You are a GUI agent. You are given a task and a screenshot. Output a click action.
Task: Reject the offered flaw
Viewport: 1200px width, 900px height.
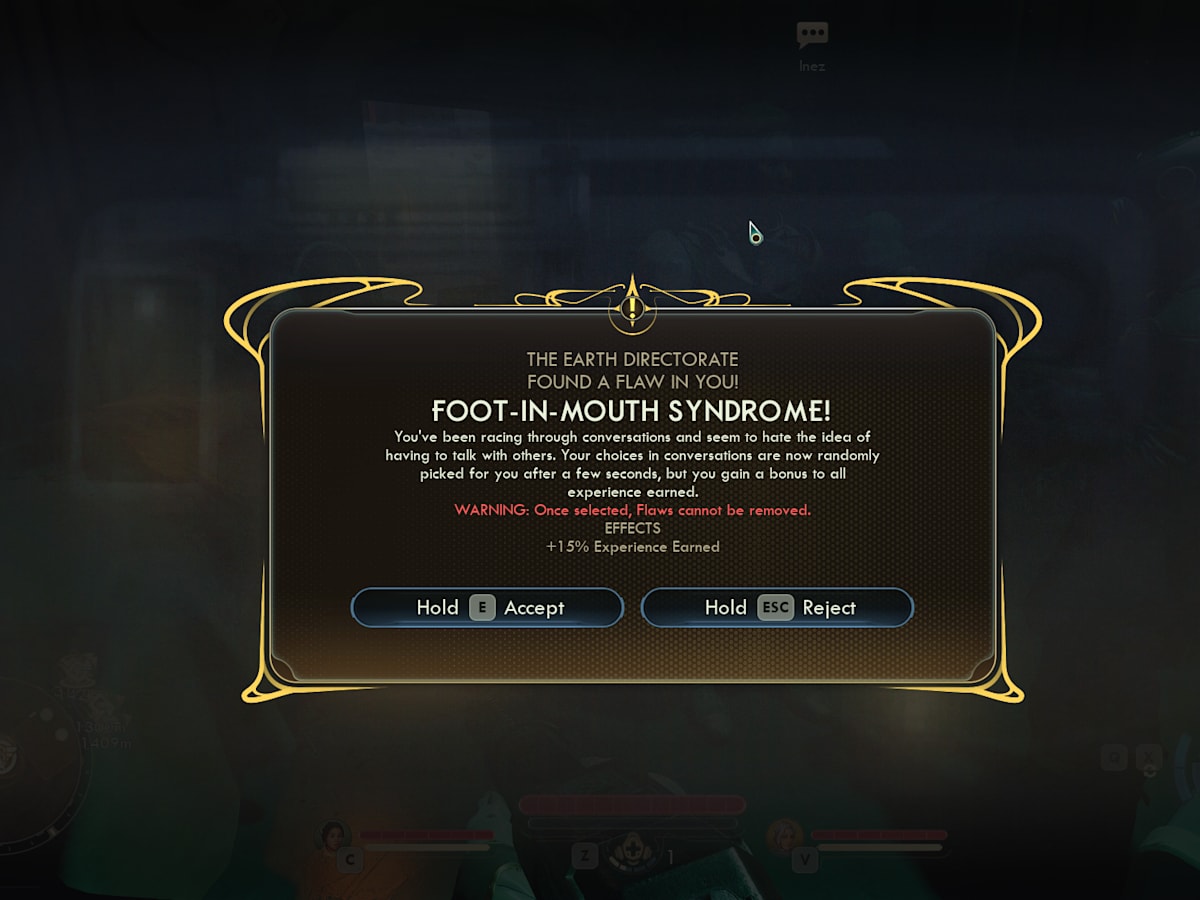tap(777, 608)
